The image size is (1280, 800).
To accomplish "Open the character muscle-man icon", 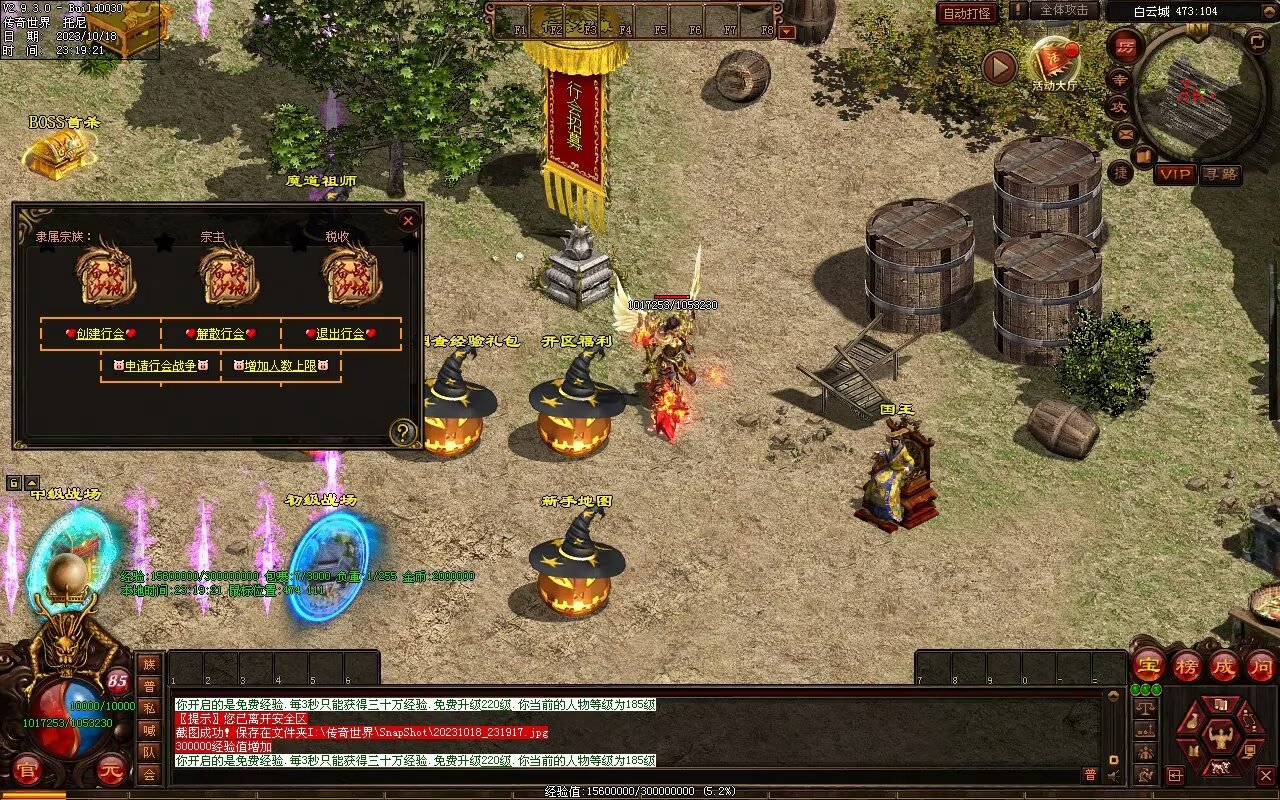I will pos(1219,738).
